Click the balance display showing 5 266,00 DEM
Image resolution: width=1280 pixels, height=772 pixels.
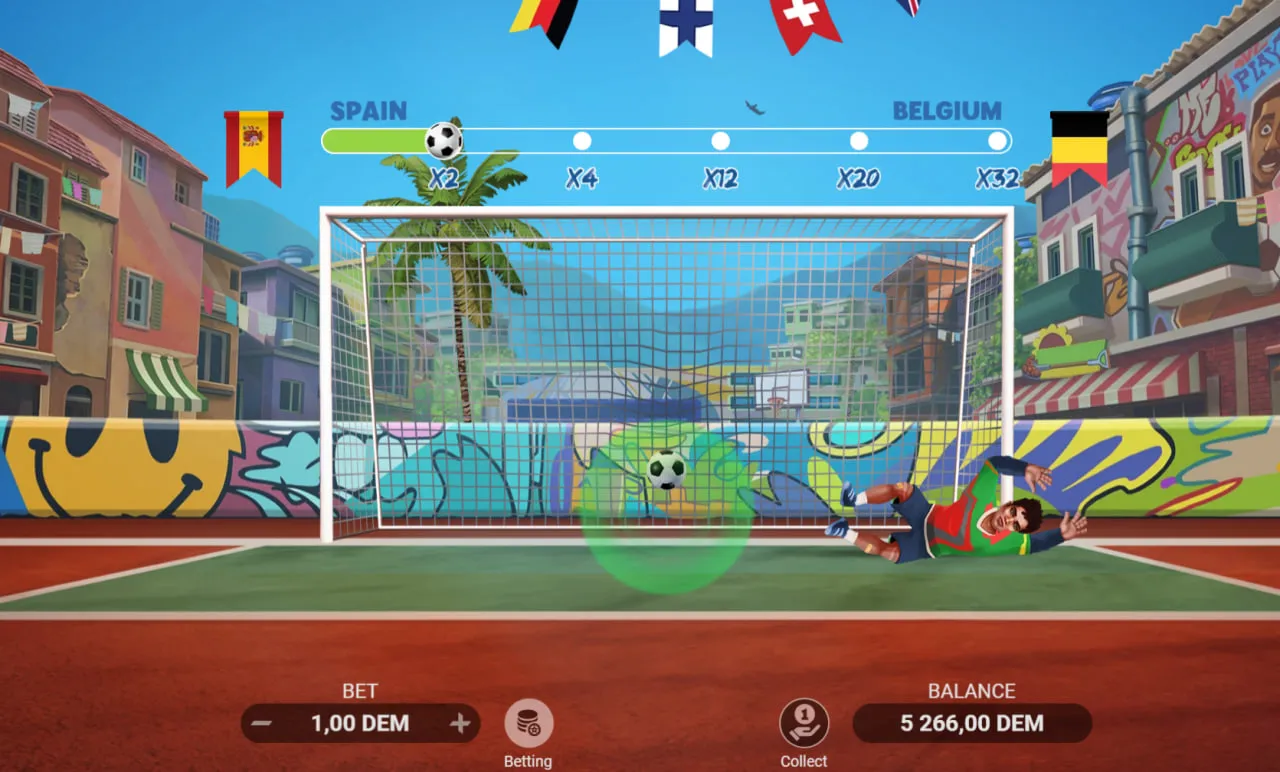[972, 722]
